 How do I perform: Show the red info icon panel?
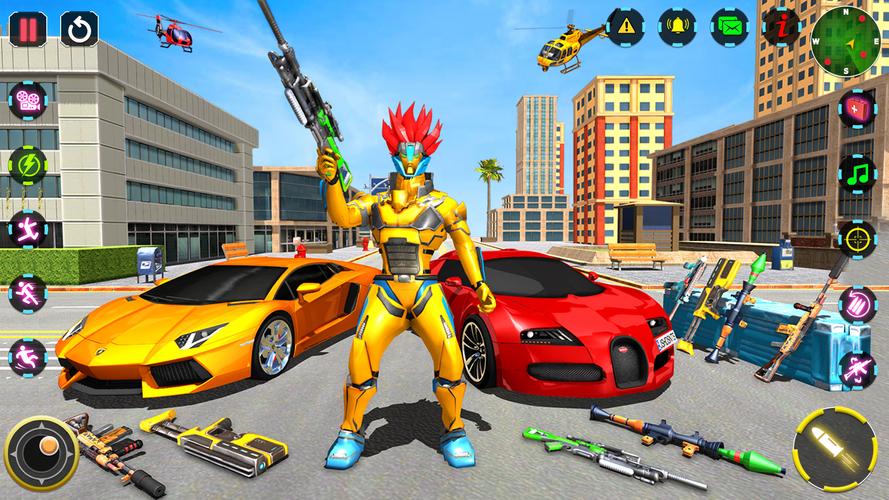pos(780,27)
